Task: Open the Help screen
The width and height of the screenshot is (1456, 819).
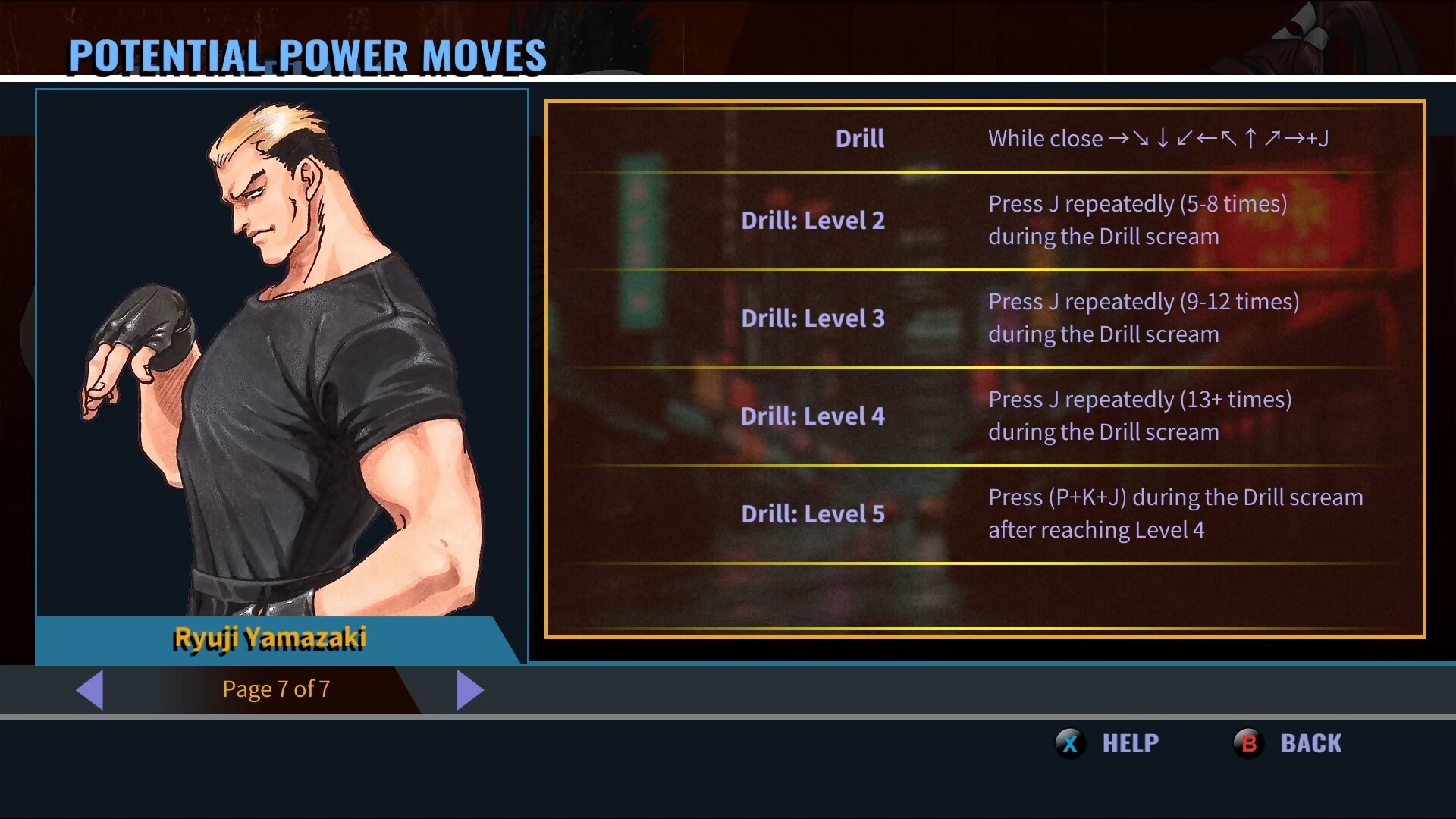Action: [1108, 743]
